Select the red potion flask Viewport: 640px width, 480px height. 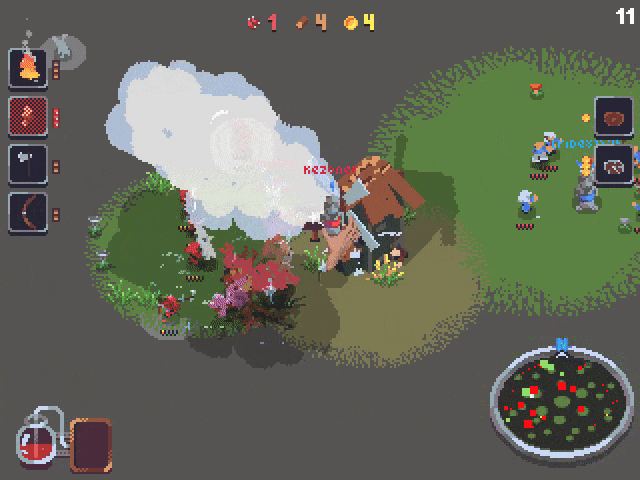click(x=37, y=442)
